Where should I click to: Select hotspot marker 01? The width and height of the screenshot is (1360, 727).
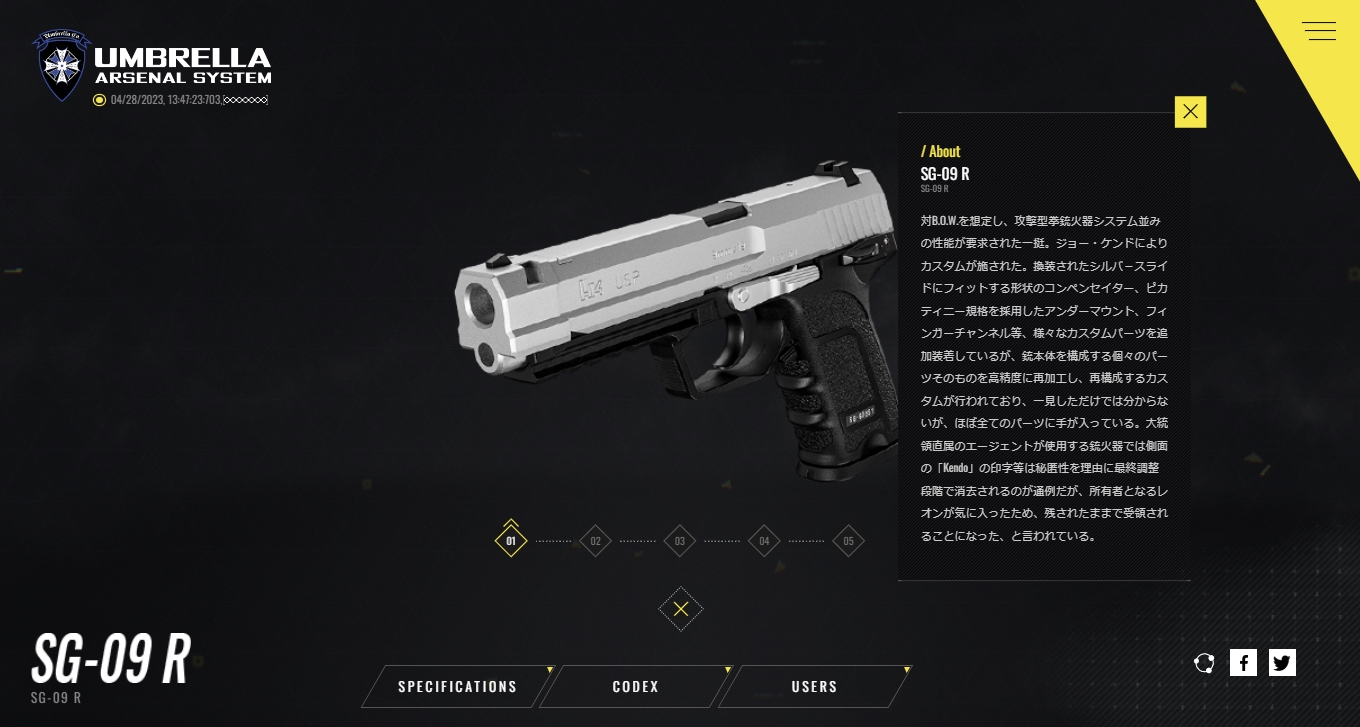tap(511, 541)
